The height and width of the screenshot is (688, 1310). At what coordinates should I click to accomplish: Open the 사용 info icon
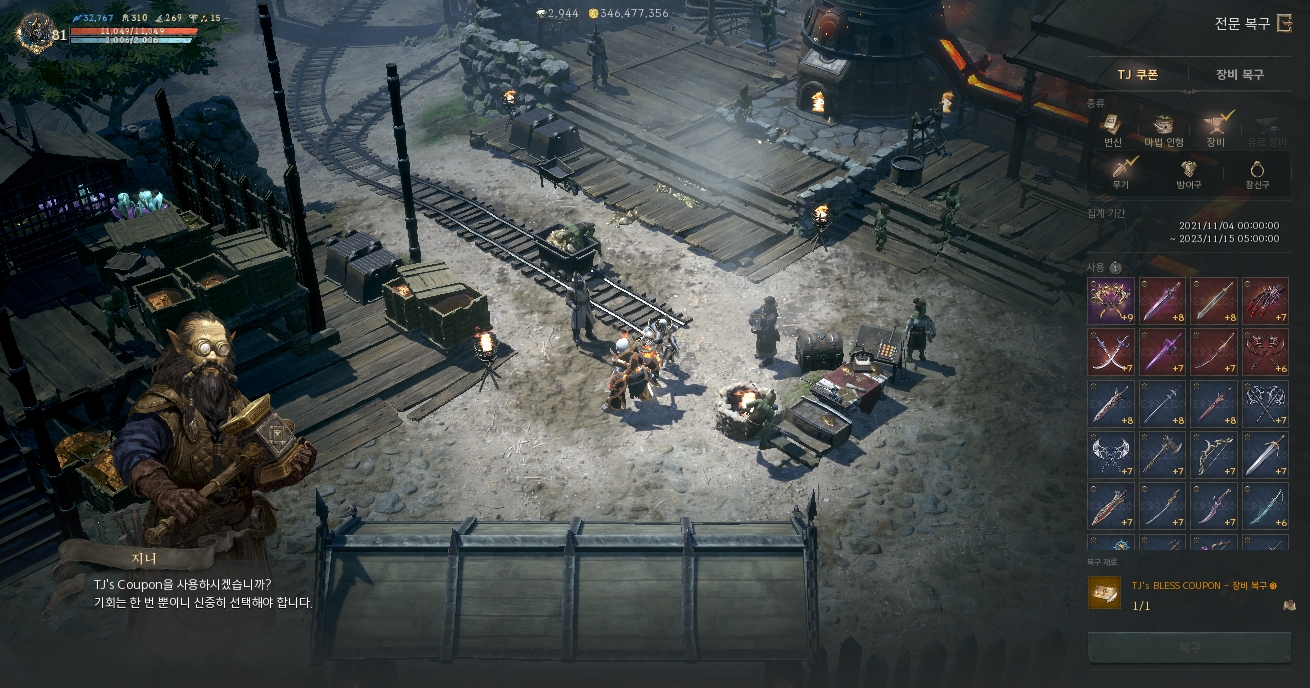click(1115, 268)
